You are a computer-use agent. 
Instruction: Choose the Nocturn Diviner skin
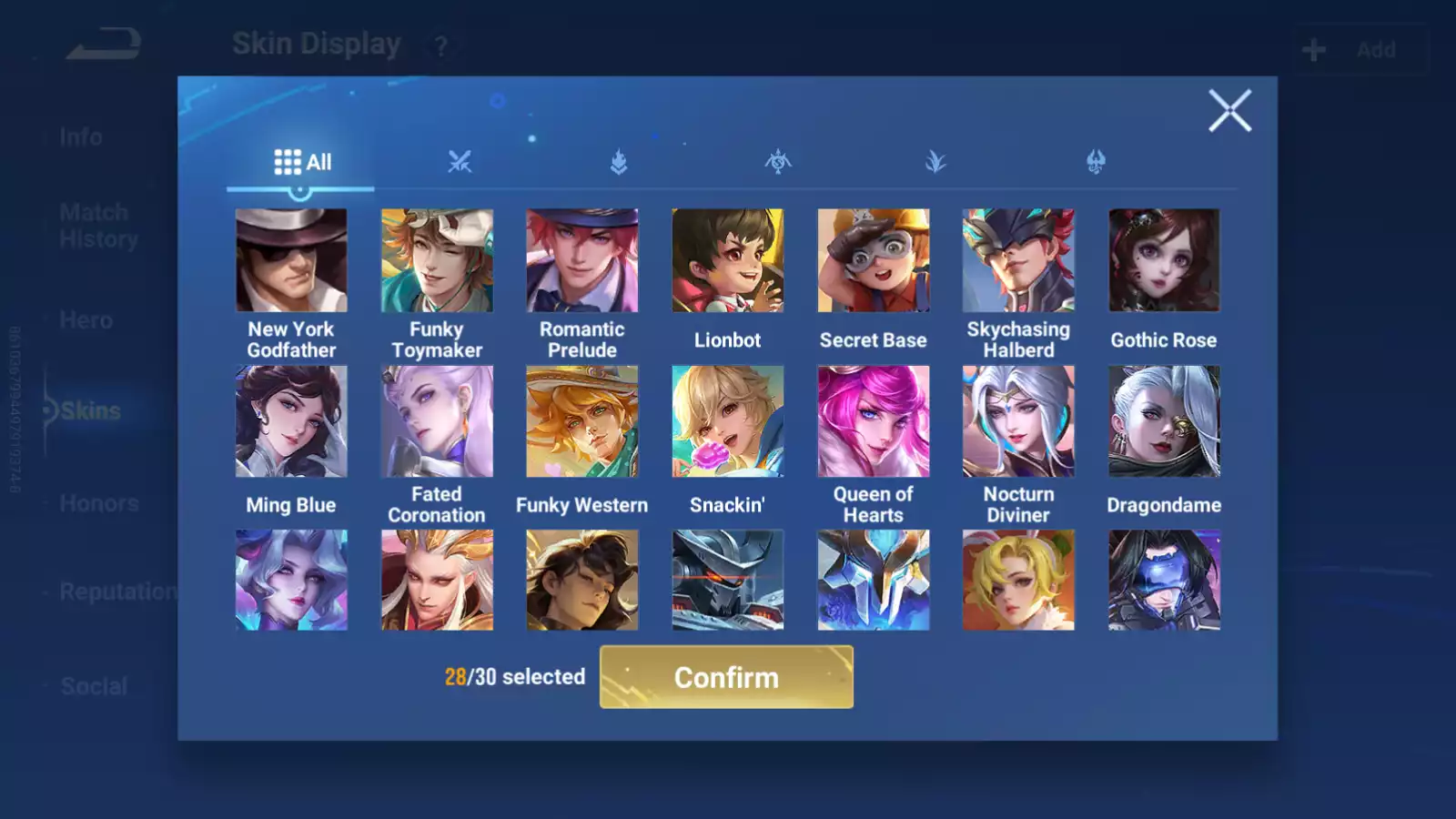(x=1018, y=421)
